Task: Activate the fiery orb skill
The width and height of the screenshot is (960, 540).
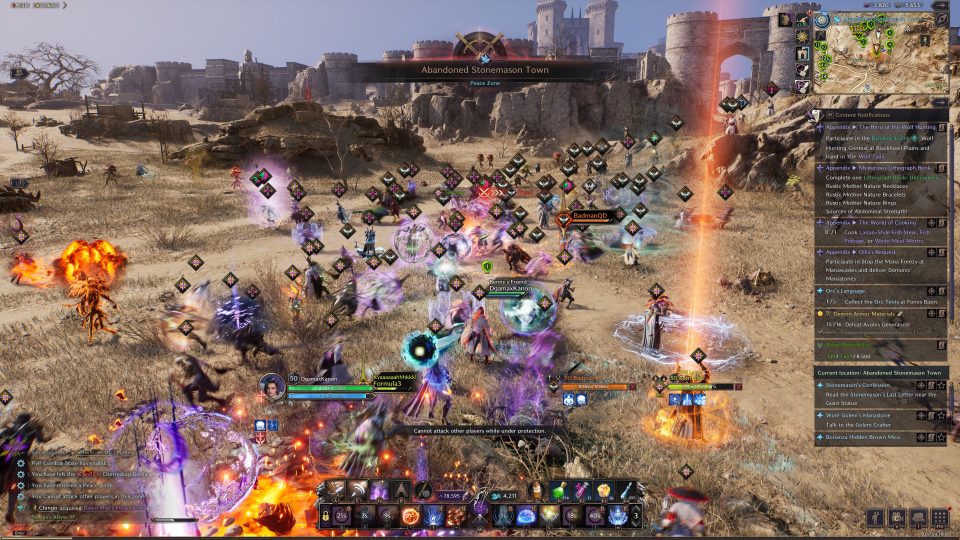Action: click(411, 516)
